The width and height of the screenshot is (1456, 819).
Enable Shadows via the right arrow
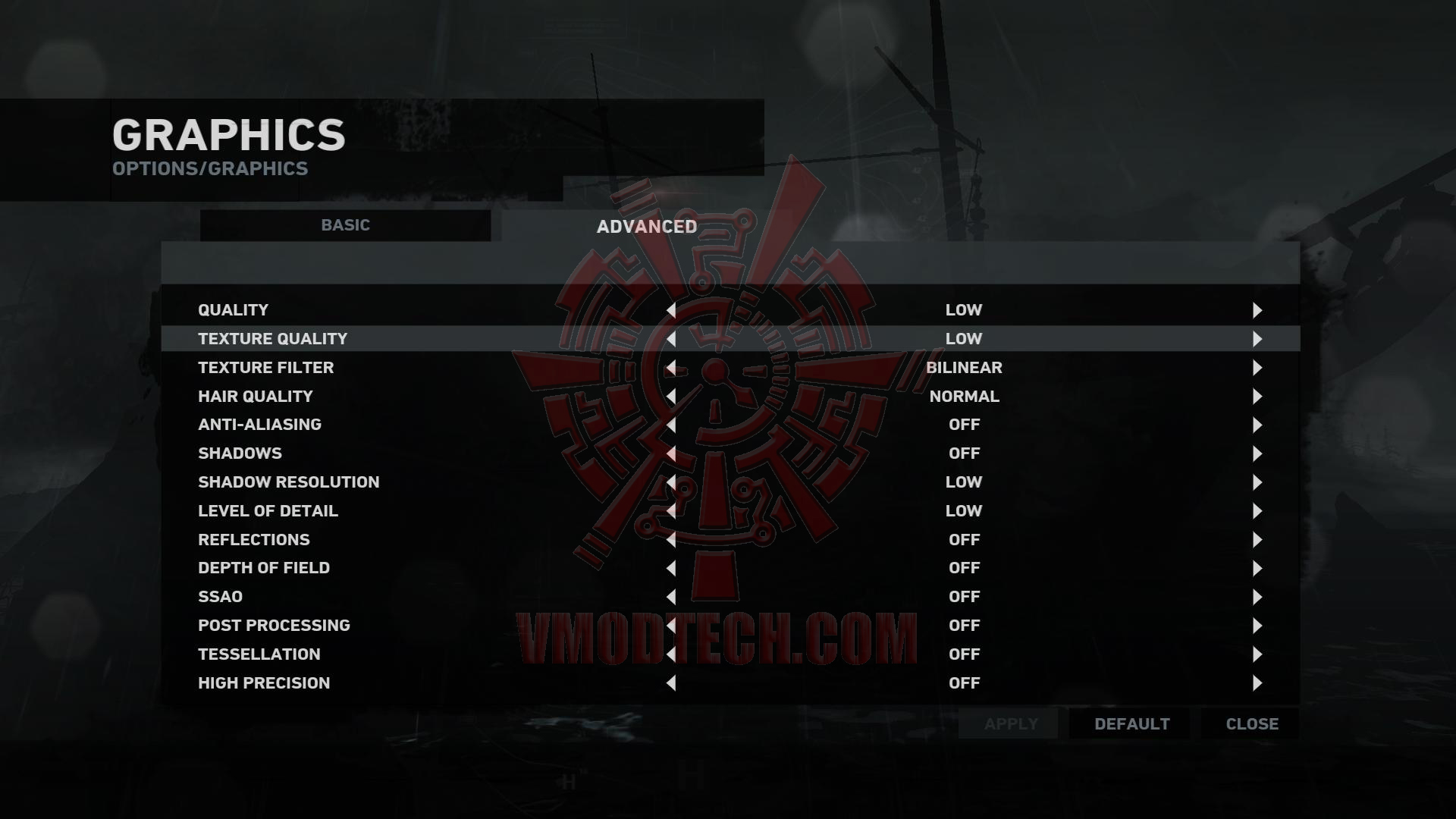(x=1257, y=453)
